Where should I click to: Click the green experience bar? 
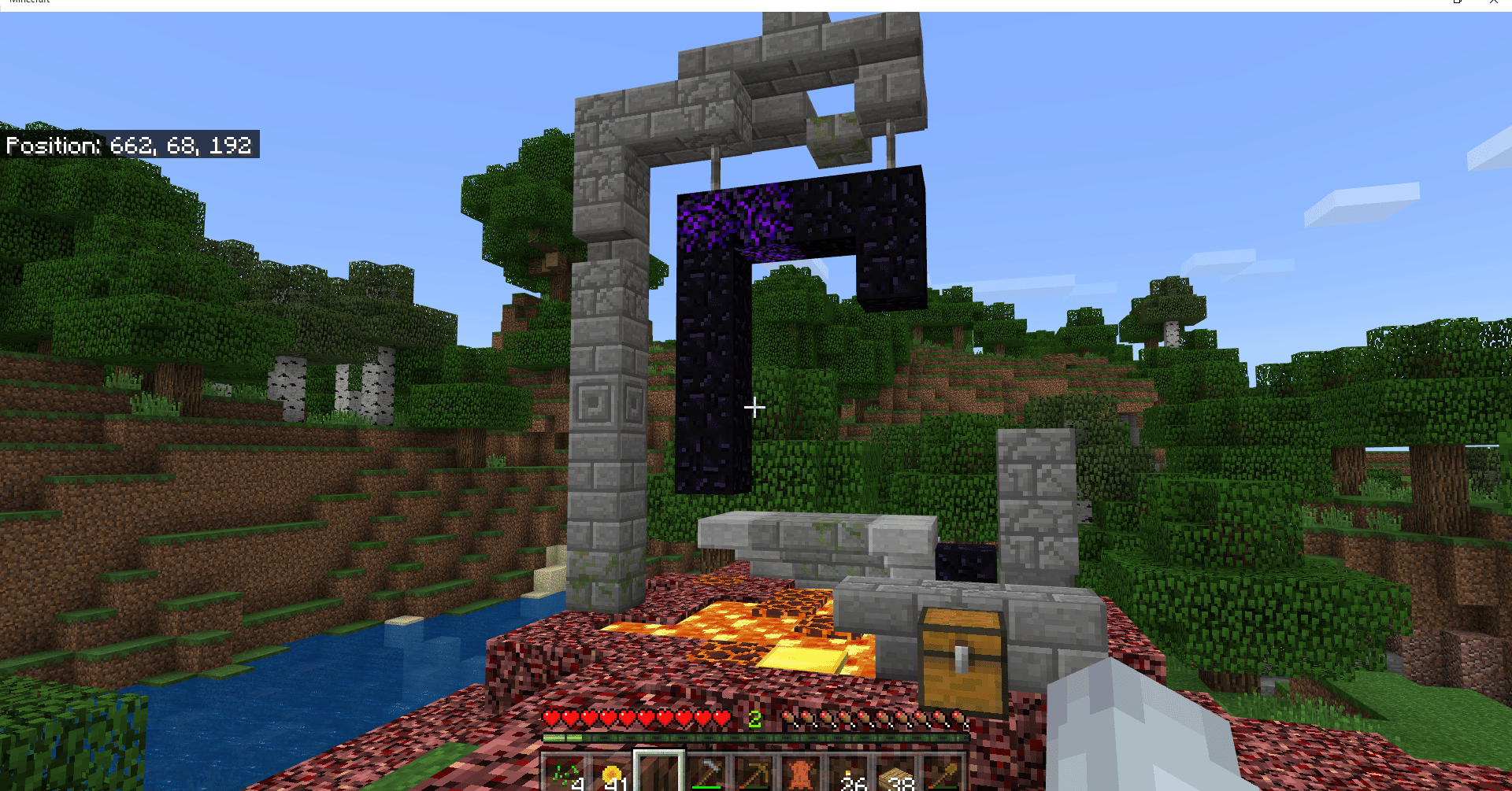click(756, 738)
